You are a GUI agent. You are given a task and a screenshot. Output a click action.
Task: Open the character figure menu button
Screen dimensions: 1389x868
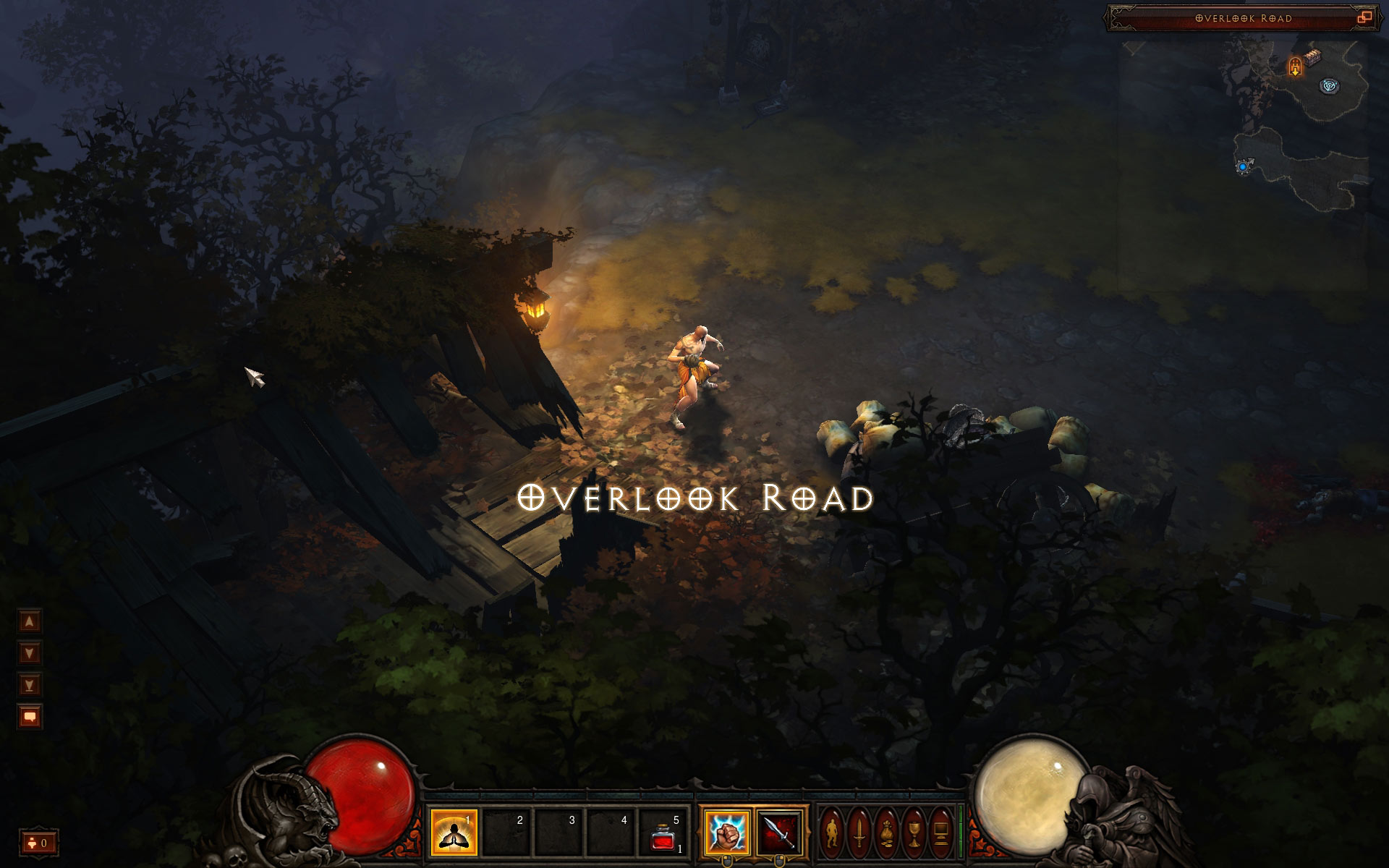(x=832, y=833)
